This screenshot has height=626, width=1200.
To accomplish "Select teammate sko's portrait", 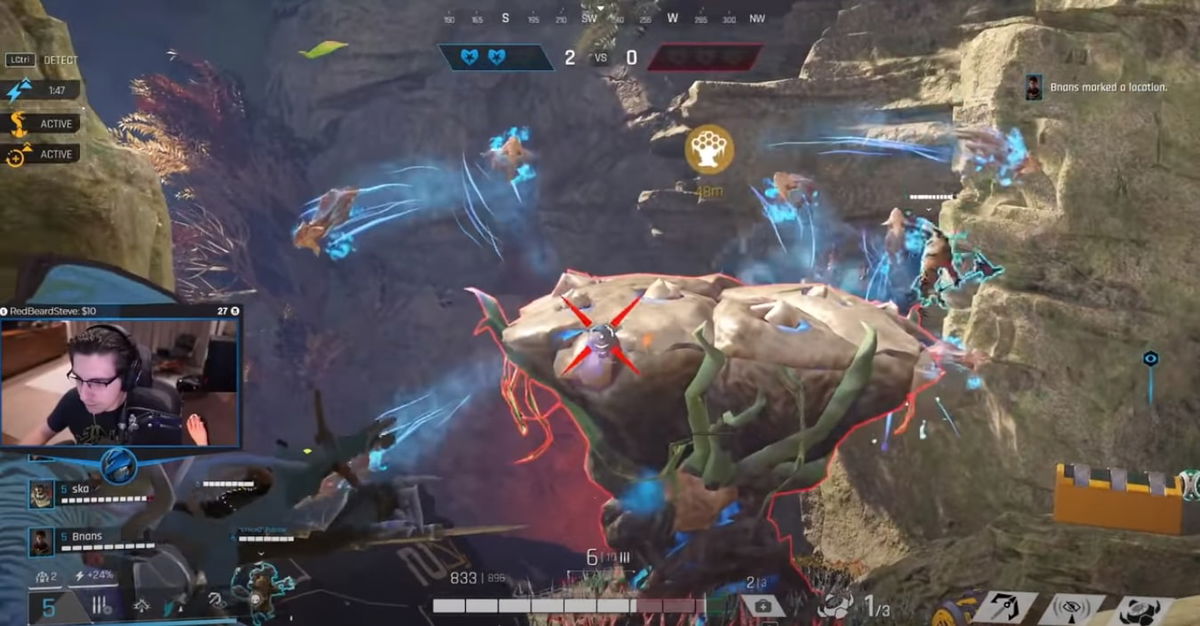I will tap(40, 493).
